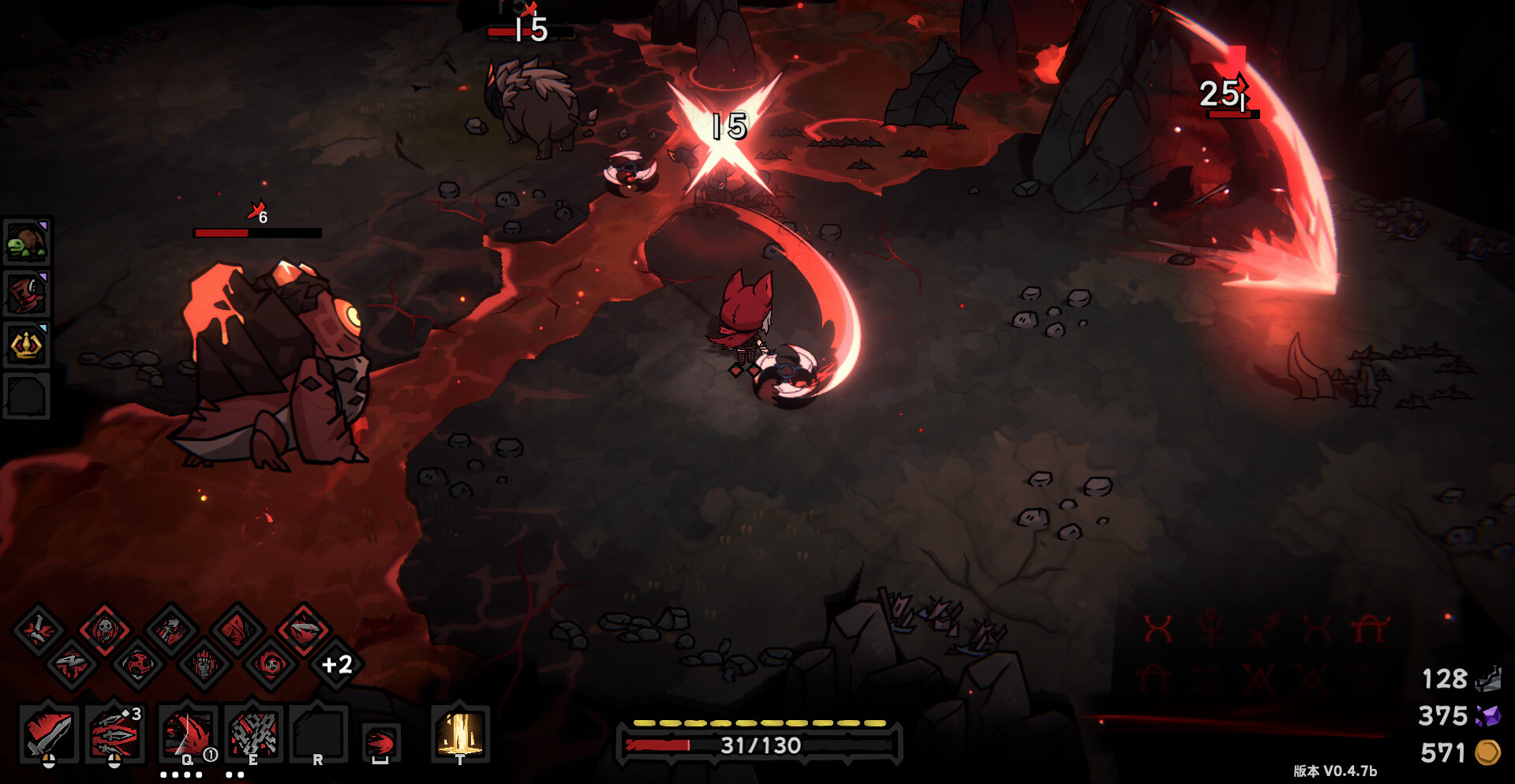Select the skull passive skill diamond
The width and height of the screenshot is (1515, 784).
[104, 629]
